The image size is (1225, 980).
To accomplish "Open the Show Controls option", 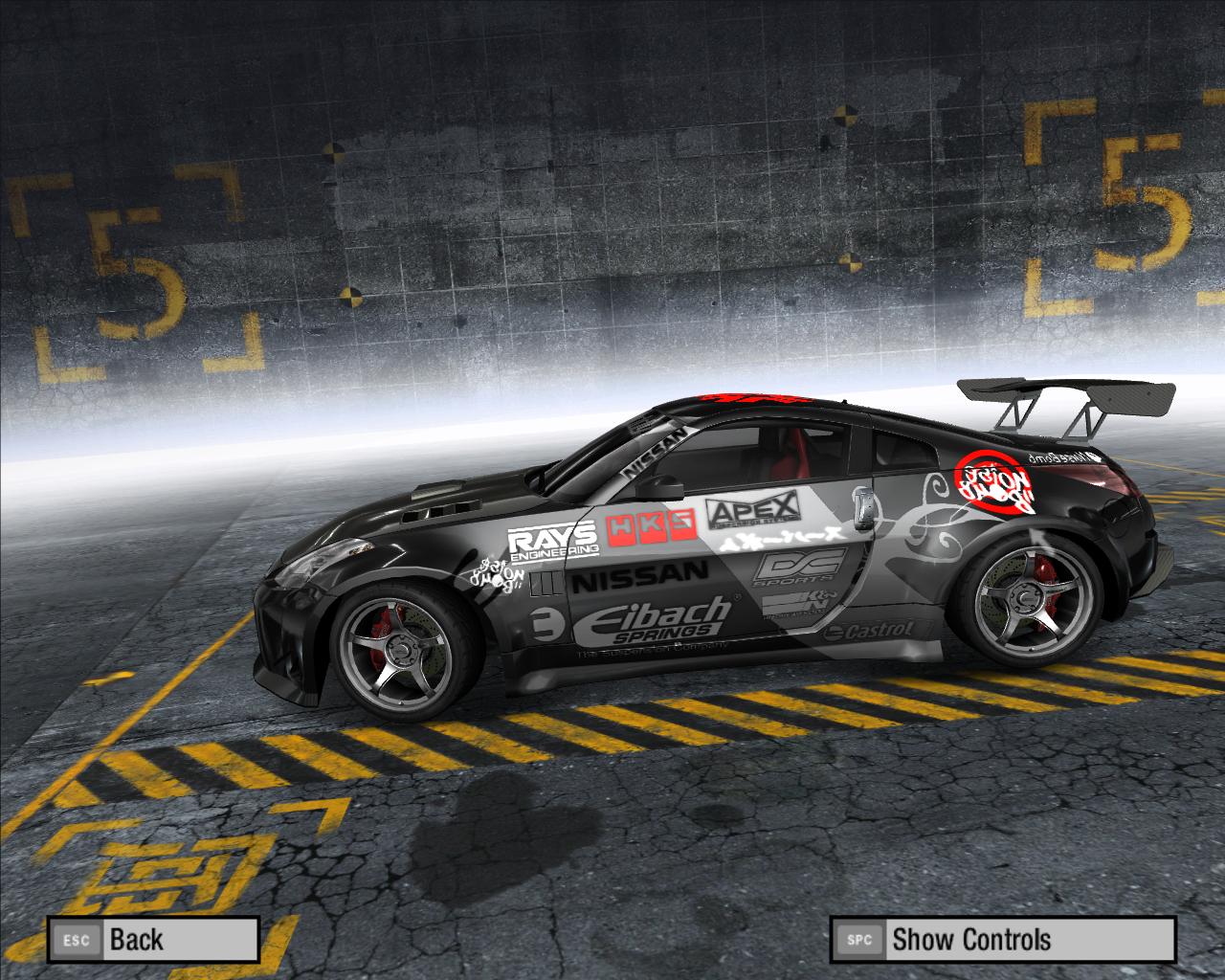I will pos(1002,939).
